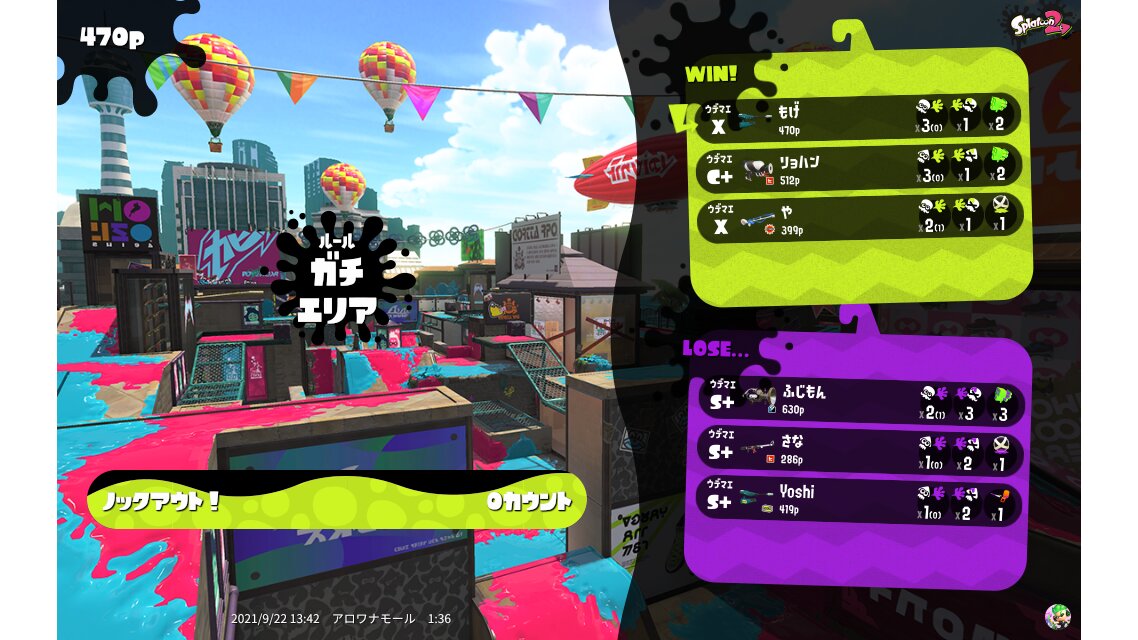Choose the winning-team player named や
1138x640 pixels.
pyautogui.click(x=860, y=216)
